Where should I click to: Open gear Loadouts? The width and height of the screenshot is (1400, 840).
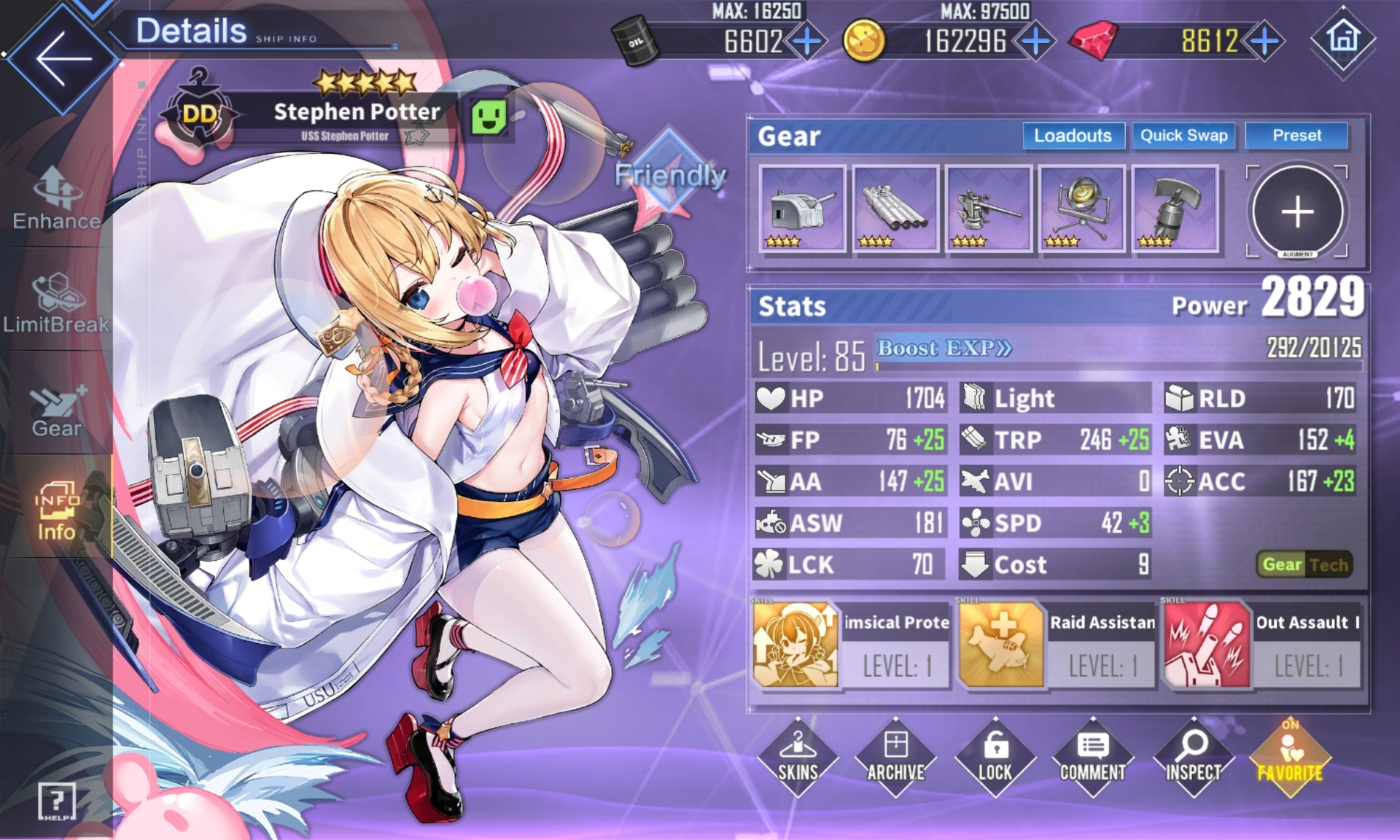[x=1073, y=136]
